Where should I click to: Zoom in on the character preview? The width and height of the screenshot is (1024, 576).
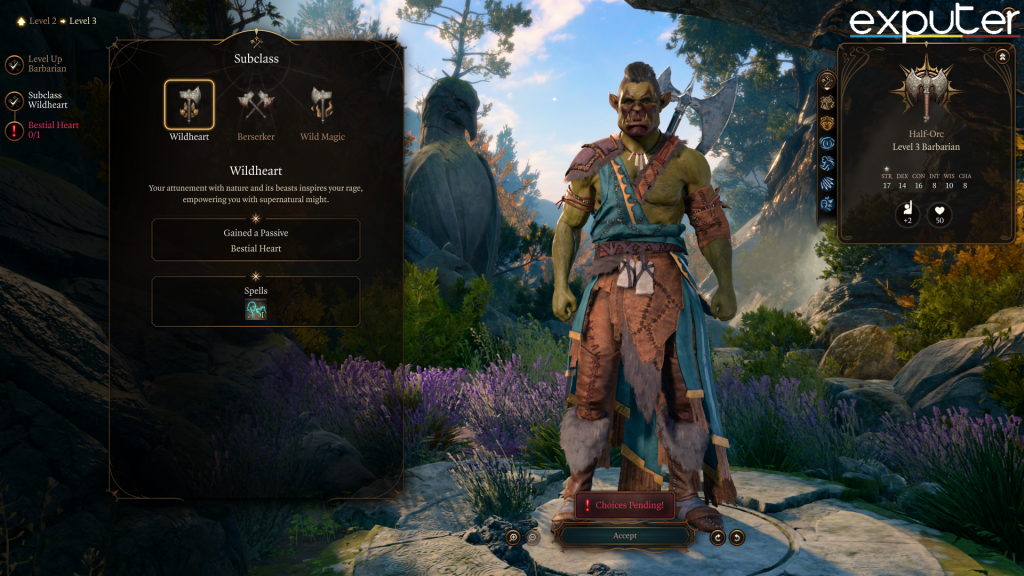513,537
